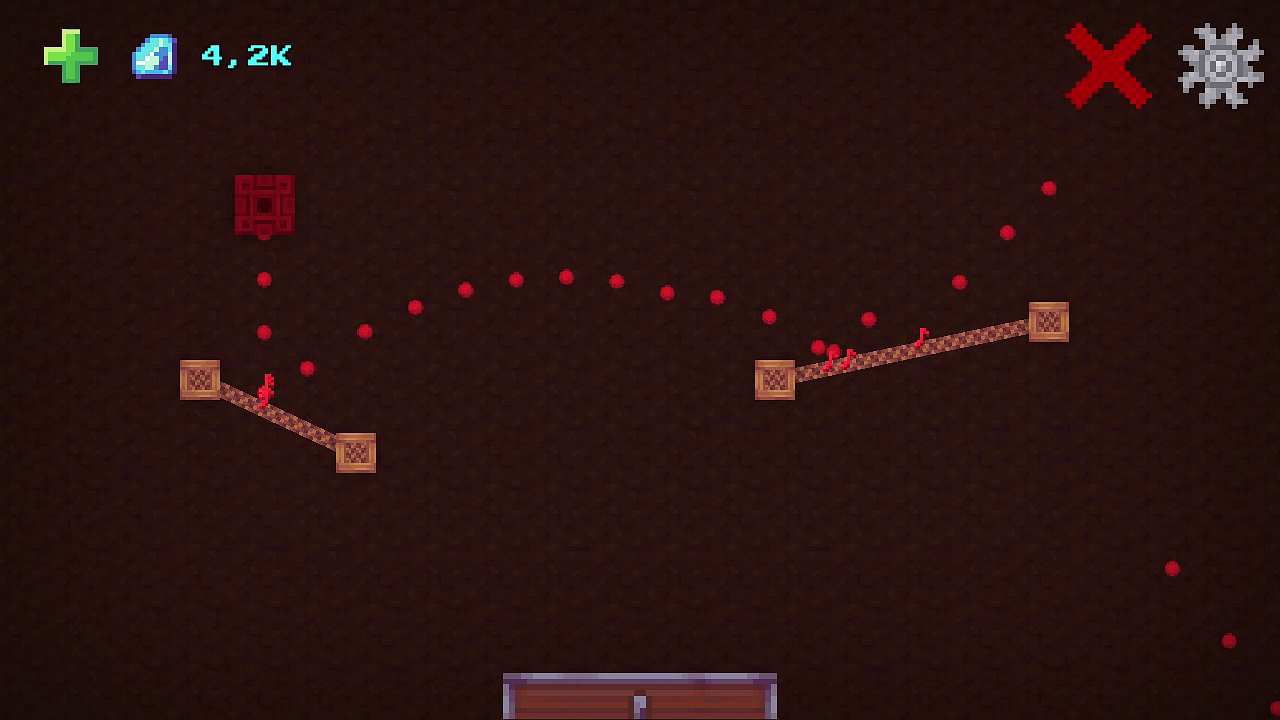Screen dimensions: 1280x720
Task: Click the crate at the right plank's top end
Action: (1050, 322)
